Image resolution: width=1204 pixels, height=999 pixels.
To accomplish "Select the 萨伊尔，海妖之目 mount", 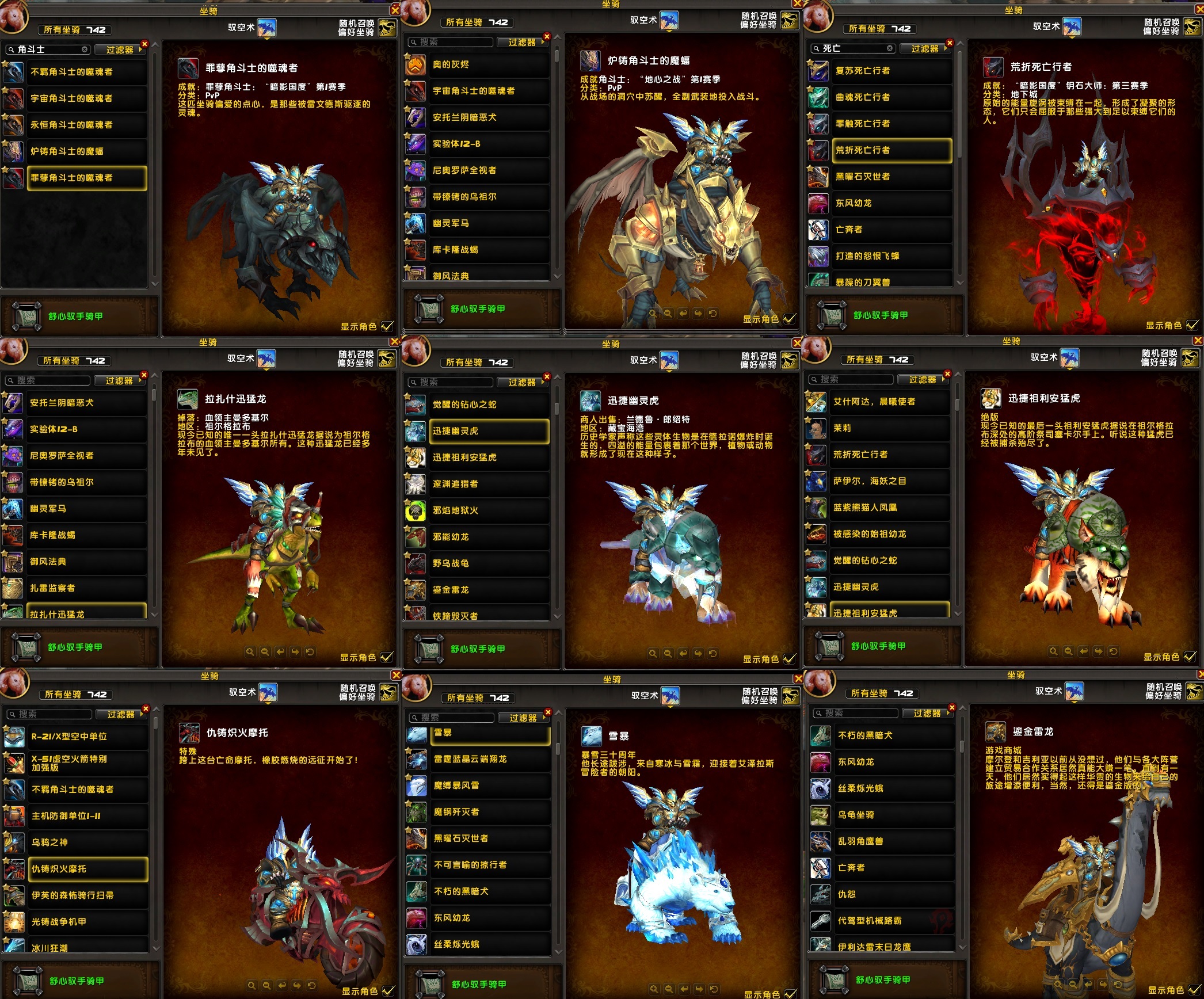I will coord(889,481).
